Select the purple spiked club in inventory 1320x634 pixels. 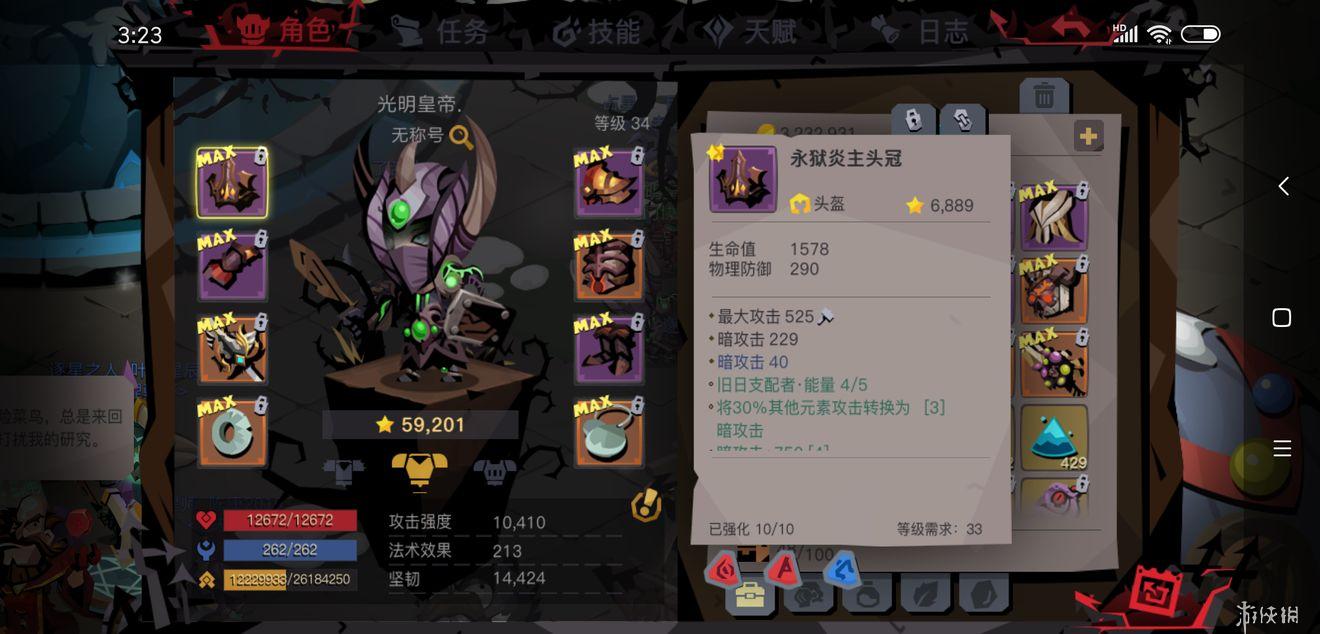pyautogui.click(x=1054, y=364)
